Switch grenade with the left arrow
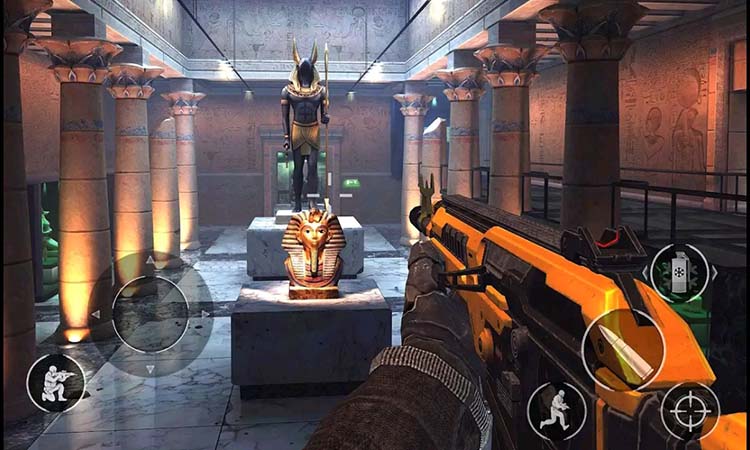 (646, 272)
